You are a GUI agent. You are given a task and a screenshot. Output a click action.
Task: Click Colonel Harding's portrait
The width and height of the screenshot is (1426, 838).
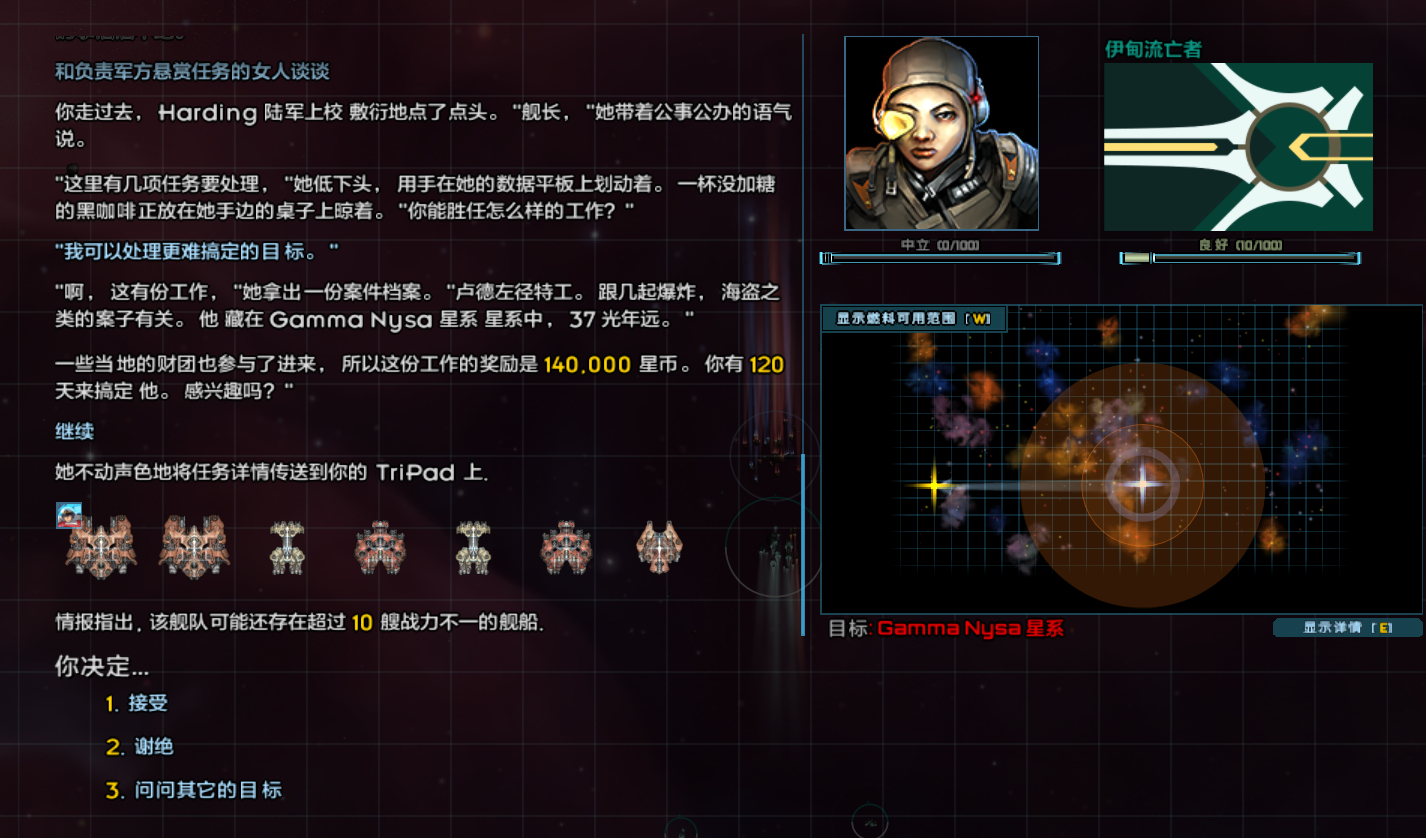[940, 131]
